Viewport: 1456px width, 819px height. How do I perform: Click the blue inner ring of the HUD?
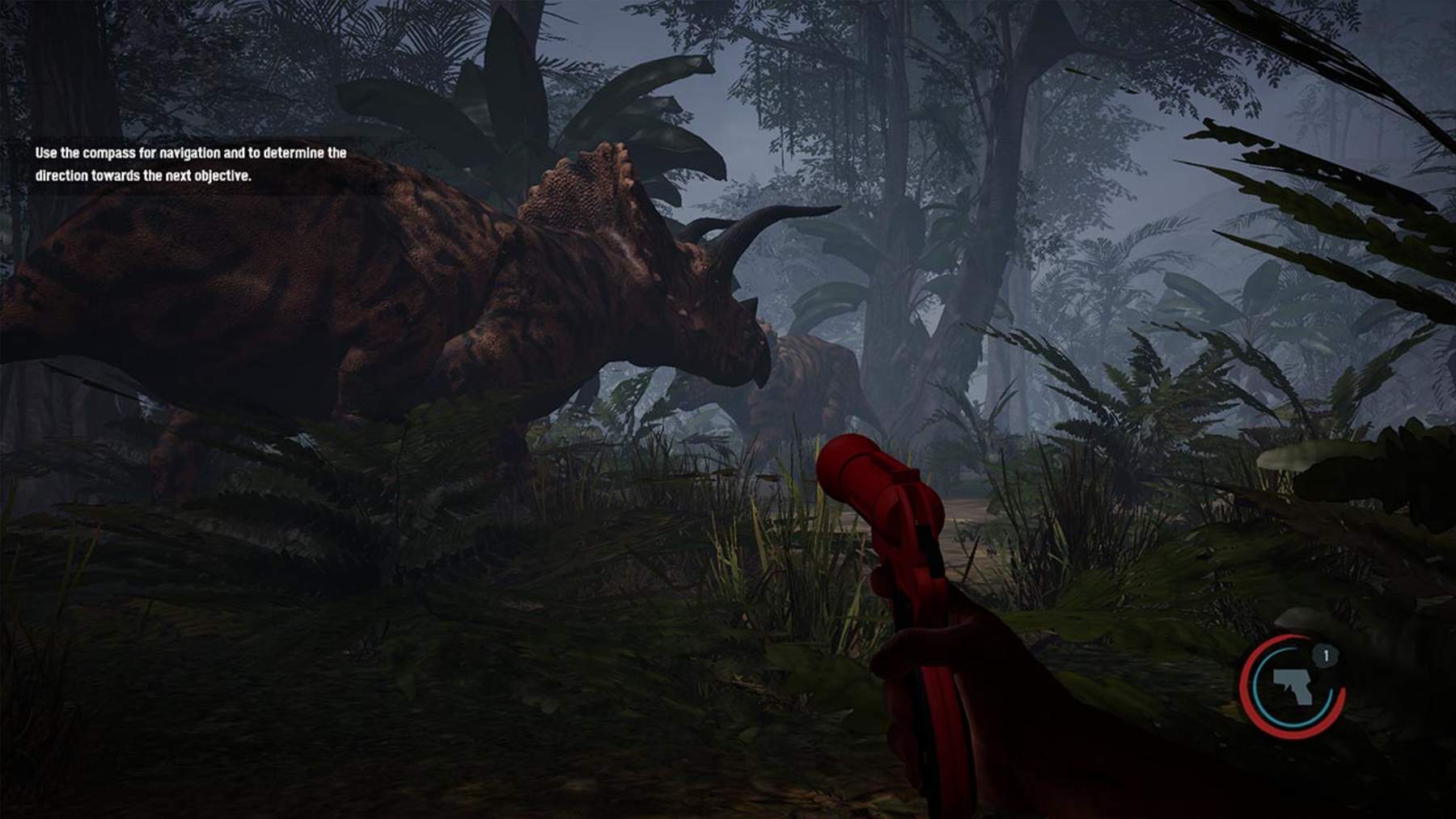tap(1257, 687)
